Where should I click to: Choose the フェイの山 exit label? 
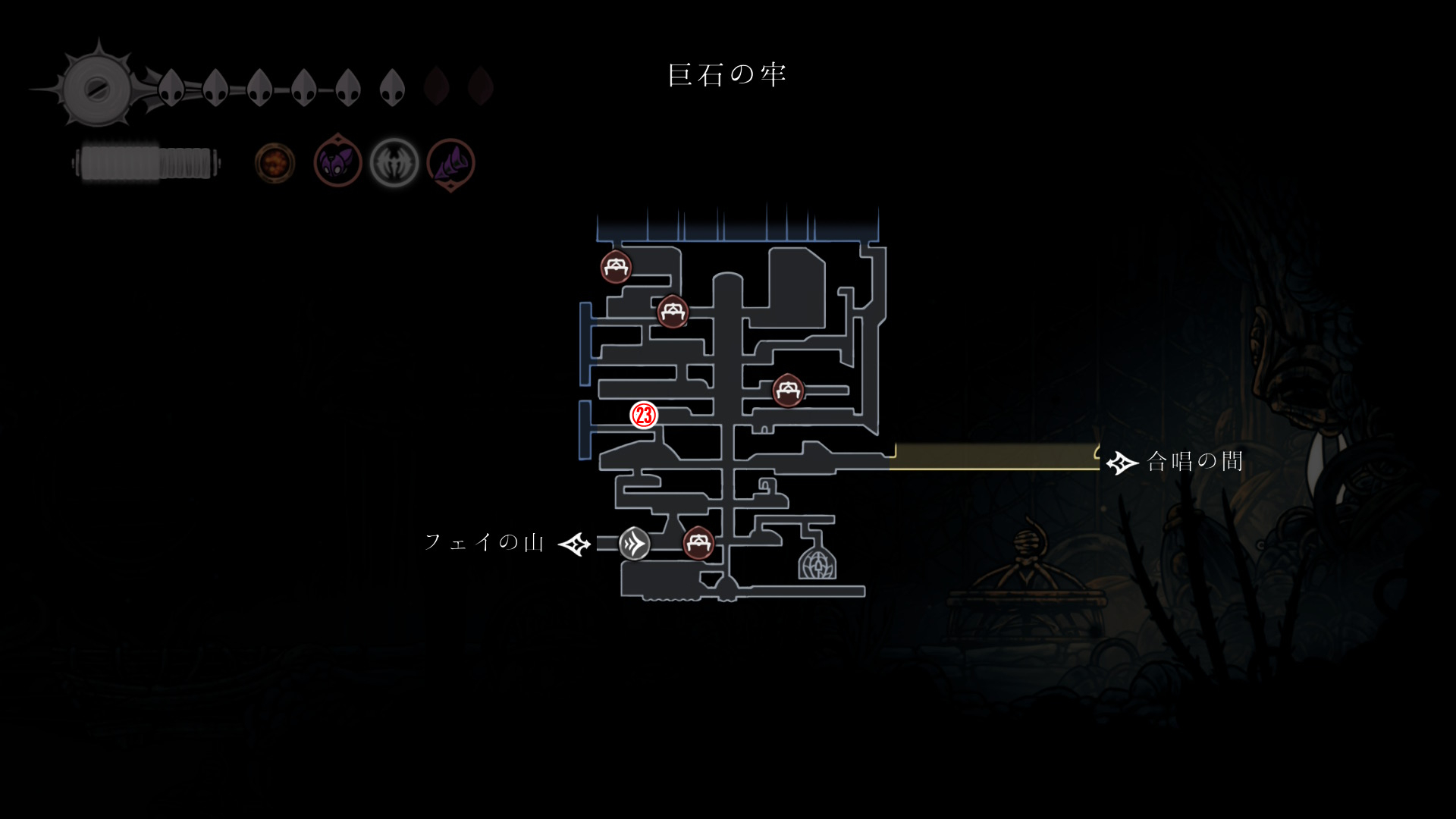485,542
